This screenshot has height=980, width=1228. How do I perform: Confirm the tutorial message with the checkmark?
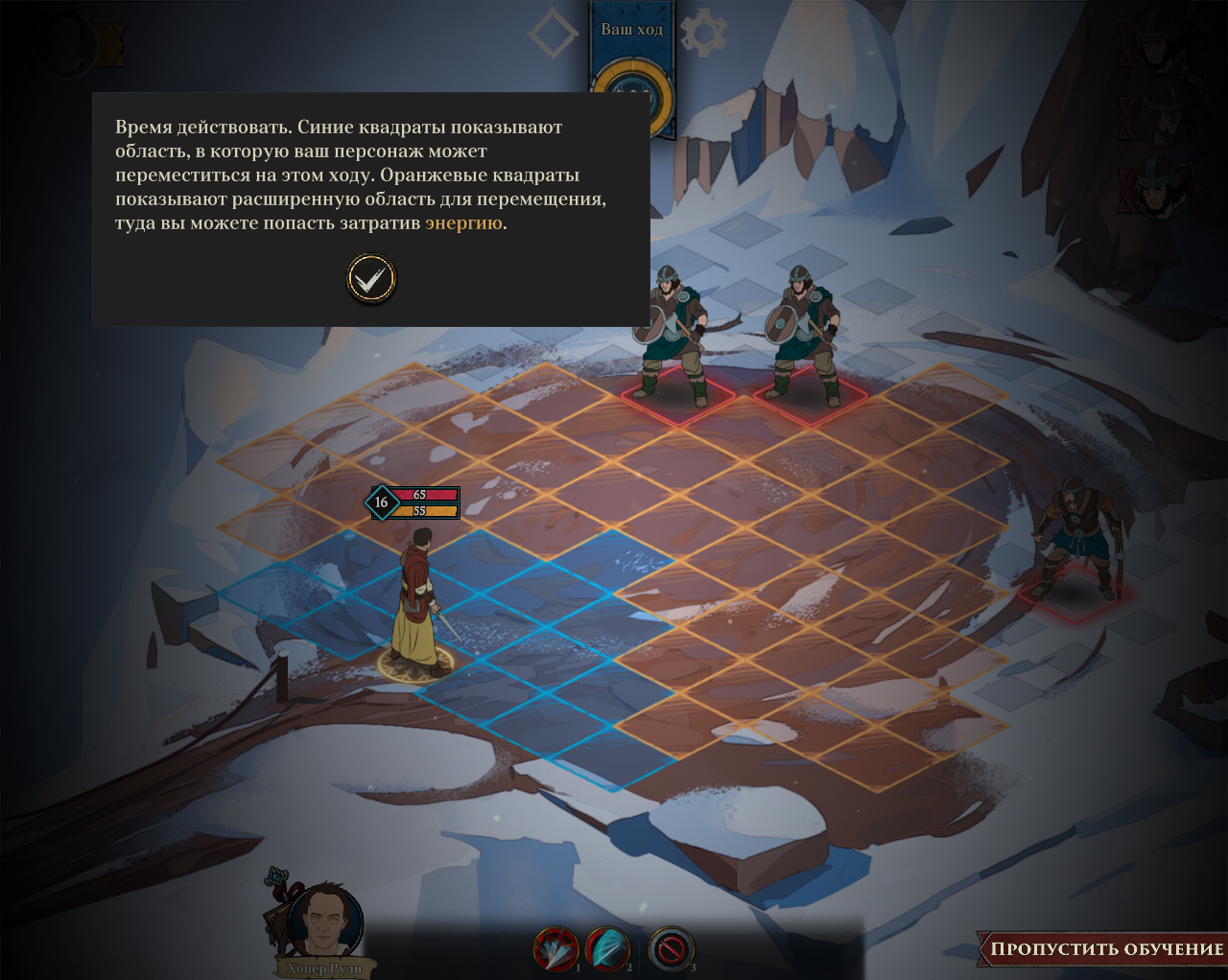(370, 279)
